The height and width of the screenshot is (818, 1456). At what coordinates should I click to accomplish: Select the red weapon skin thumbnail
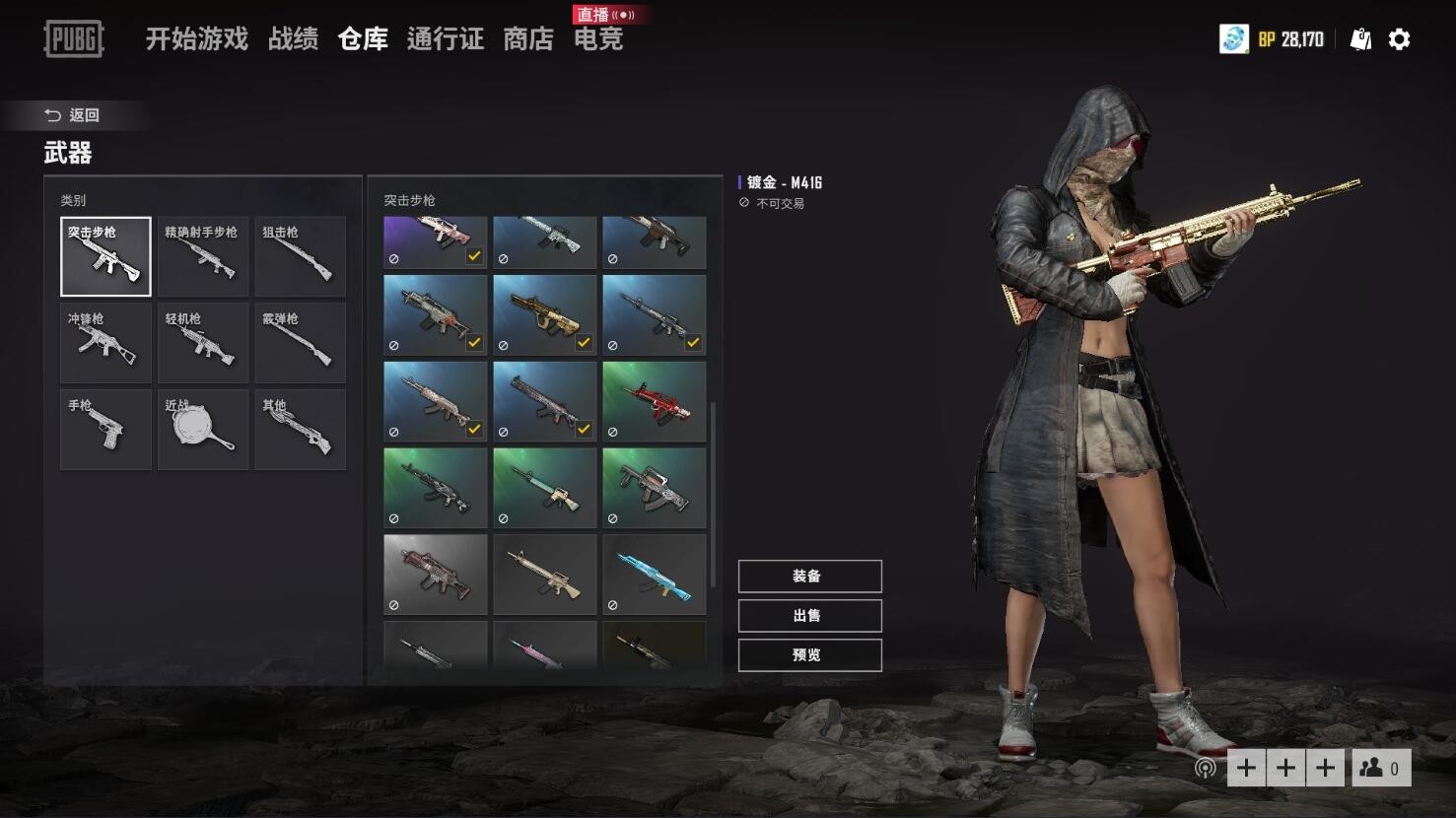click(654, 401)
